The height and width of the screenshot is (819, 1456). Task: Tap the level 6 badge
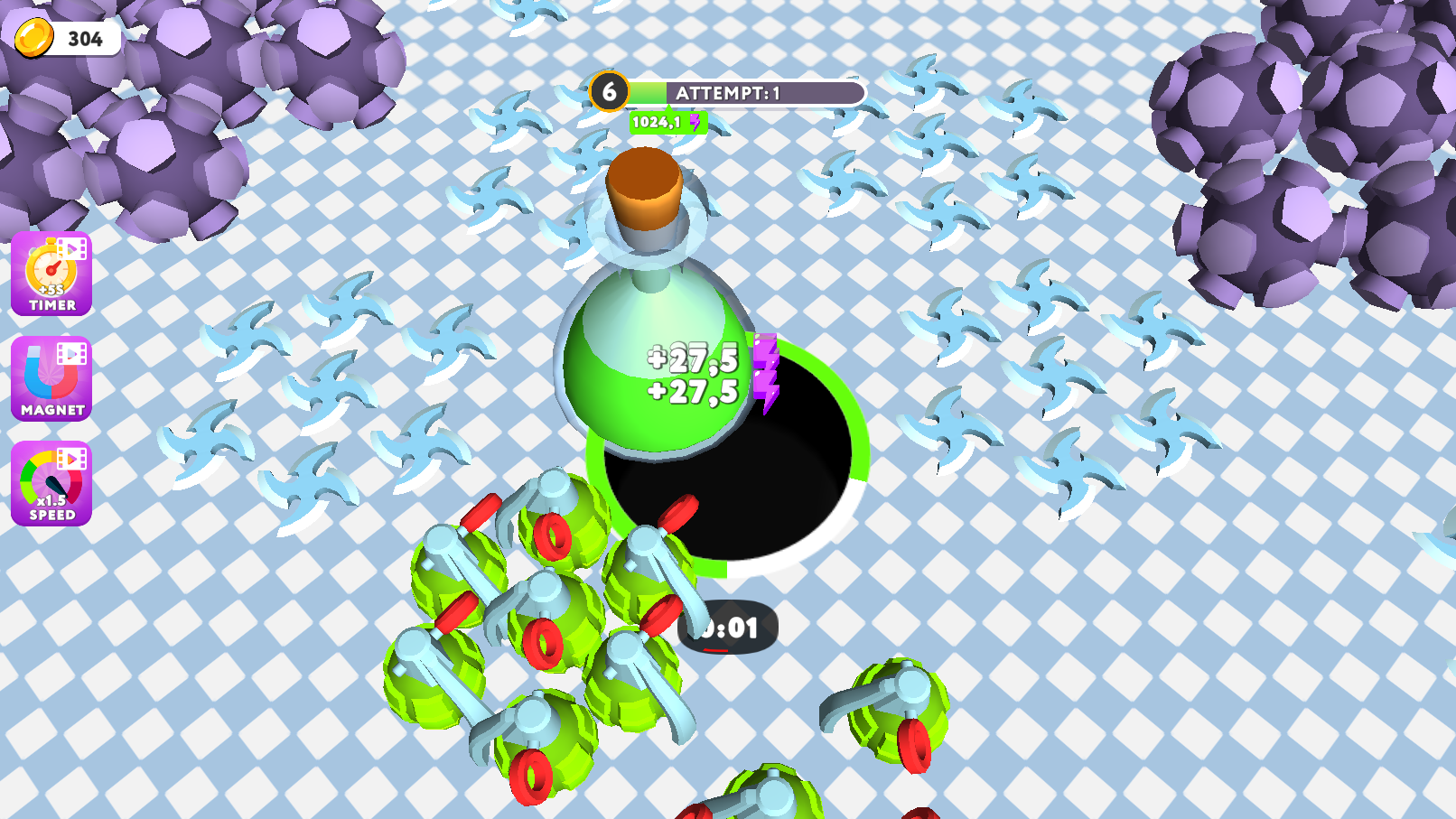click(x=611, y=90)
